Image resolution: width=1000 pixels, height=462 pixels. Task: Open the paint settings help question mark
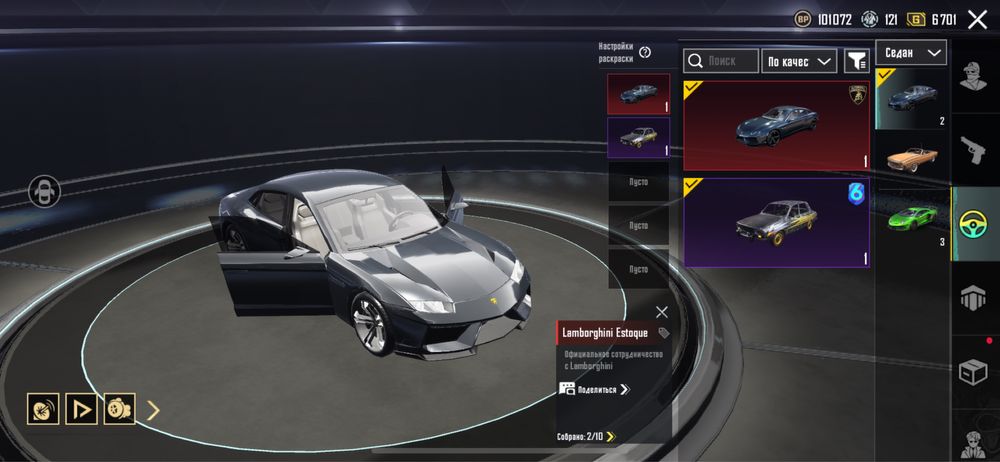click(x=645, y=53)
